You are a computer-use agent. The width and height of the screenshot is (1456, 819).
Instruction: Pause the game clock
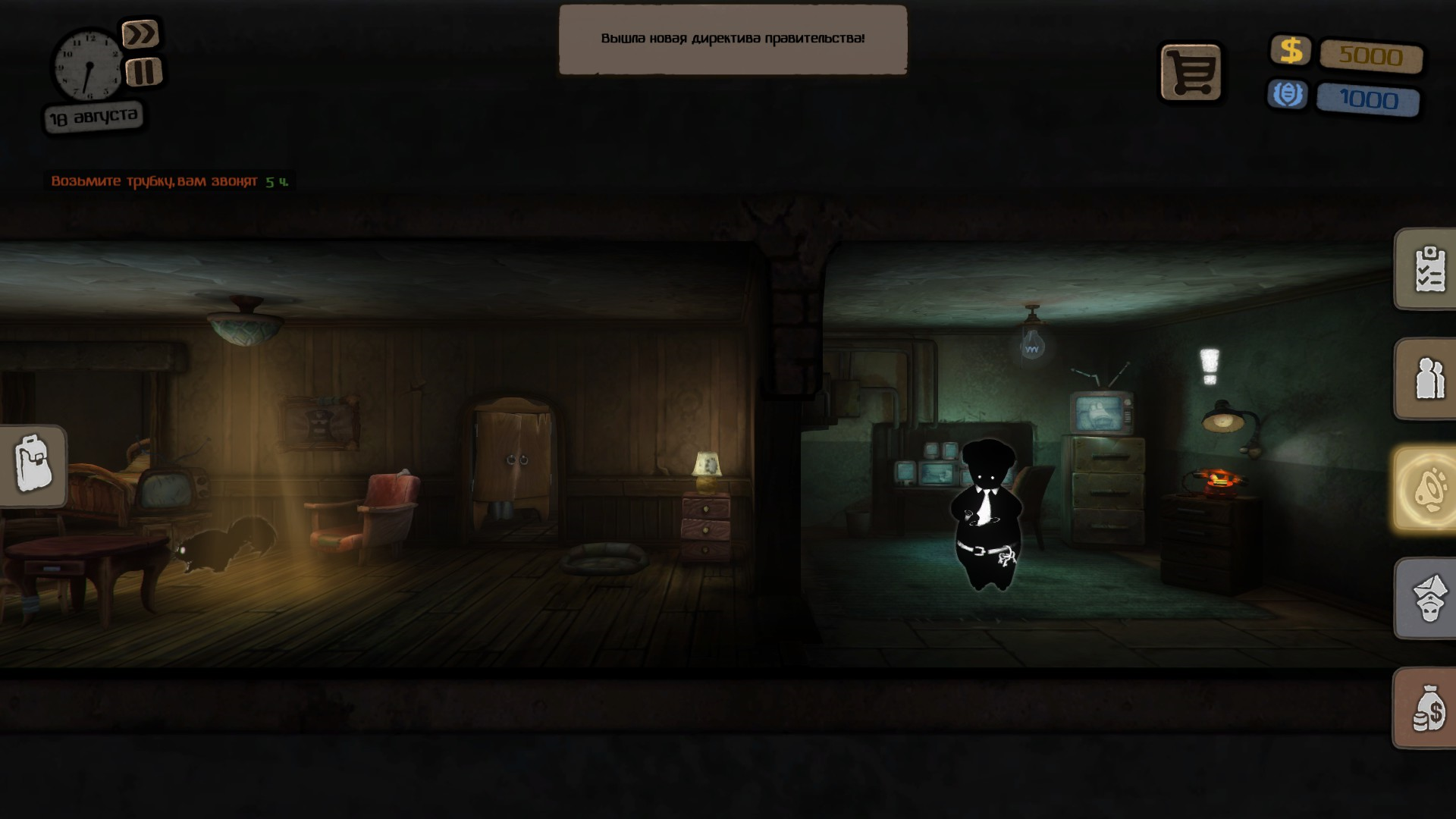tap(143, 72)
